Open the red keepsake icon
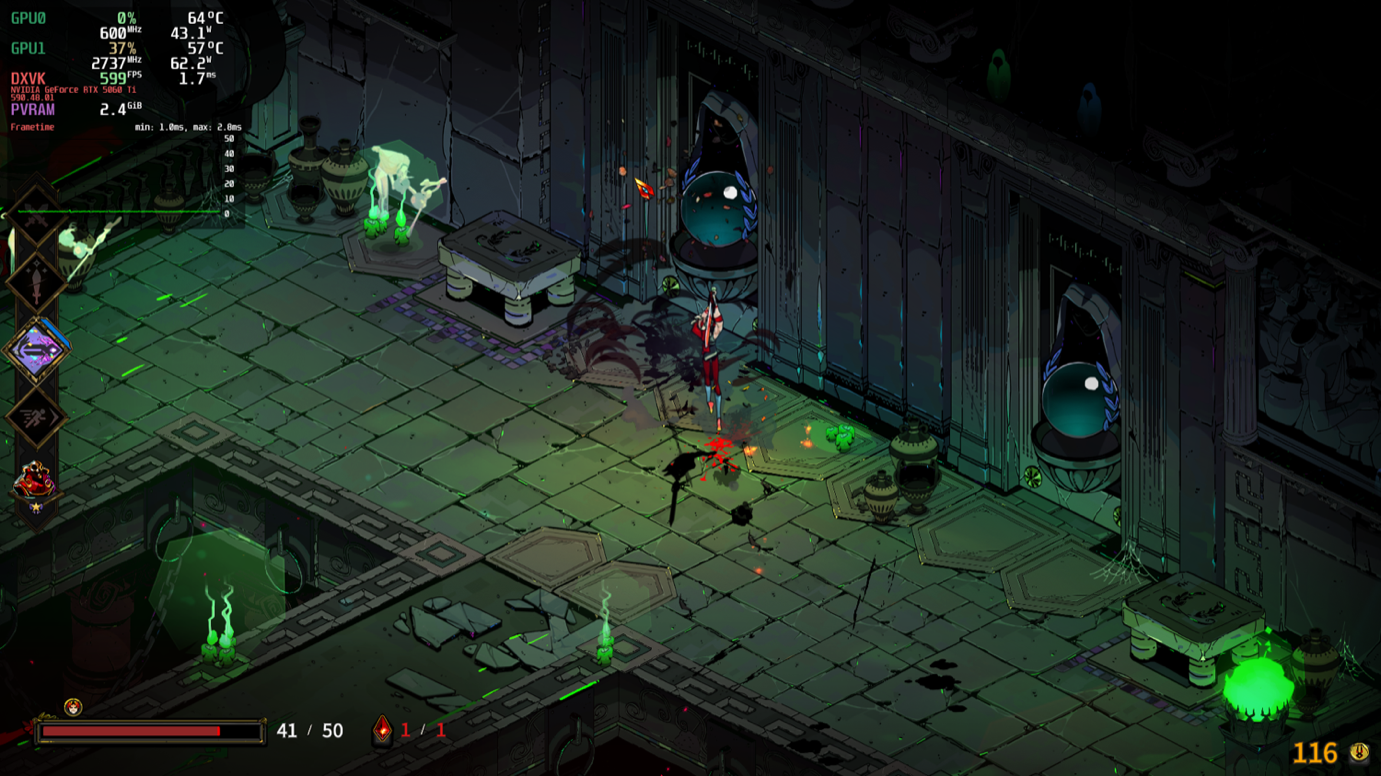 35,483
